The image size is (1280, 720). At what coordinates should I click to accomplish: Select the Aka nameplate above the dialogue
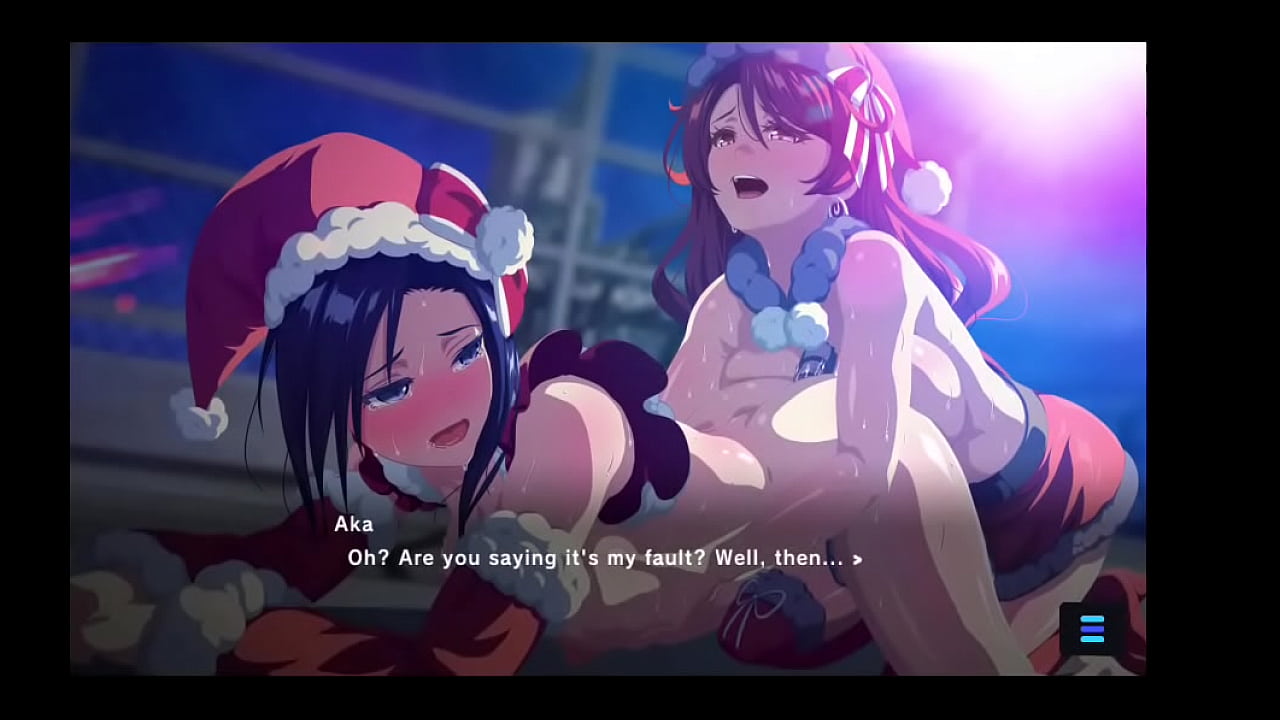point(354,524)
